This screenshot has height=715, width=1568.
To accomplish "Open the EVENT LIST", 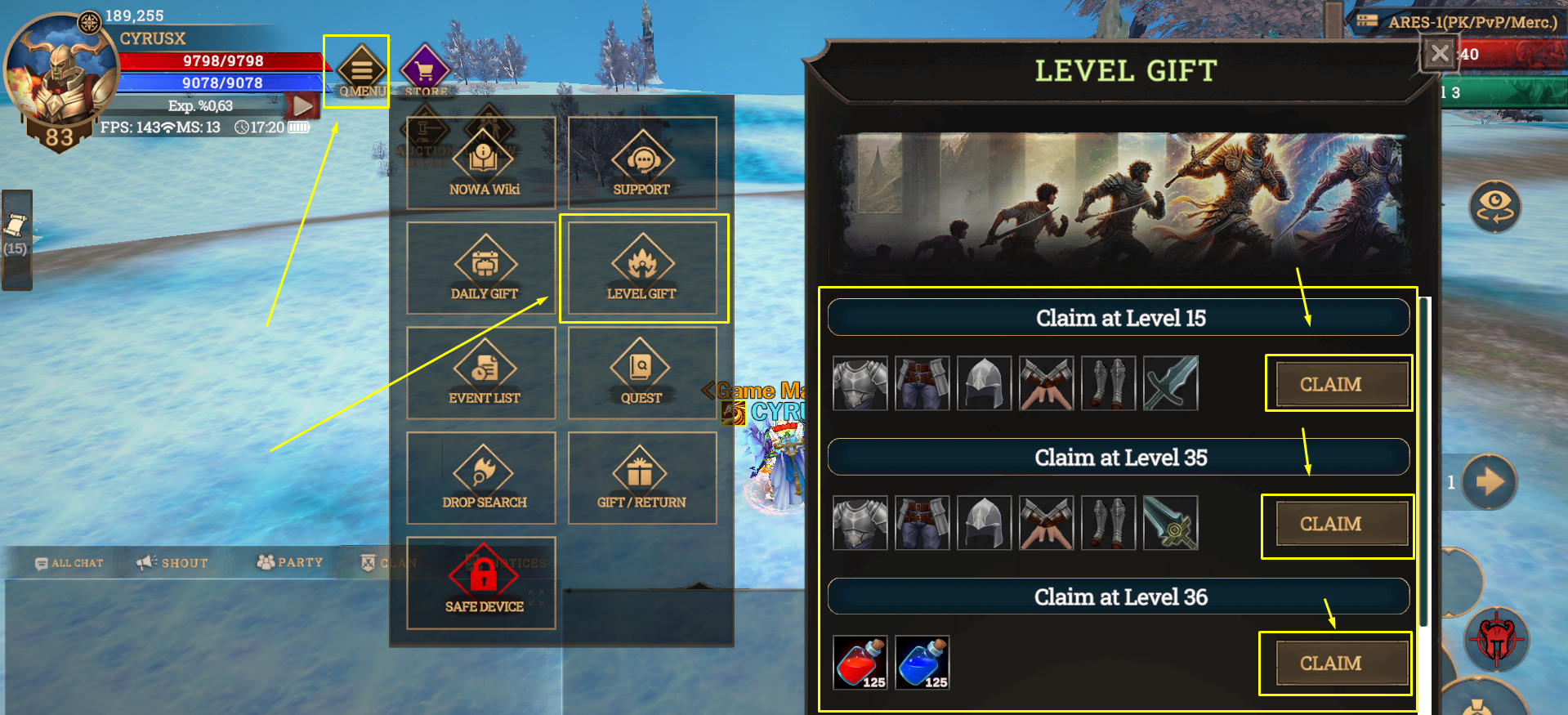I will pyautogui.click(x=482, y=373).
